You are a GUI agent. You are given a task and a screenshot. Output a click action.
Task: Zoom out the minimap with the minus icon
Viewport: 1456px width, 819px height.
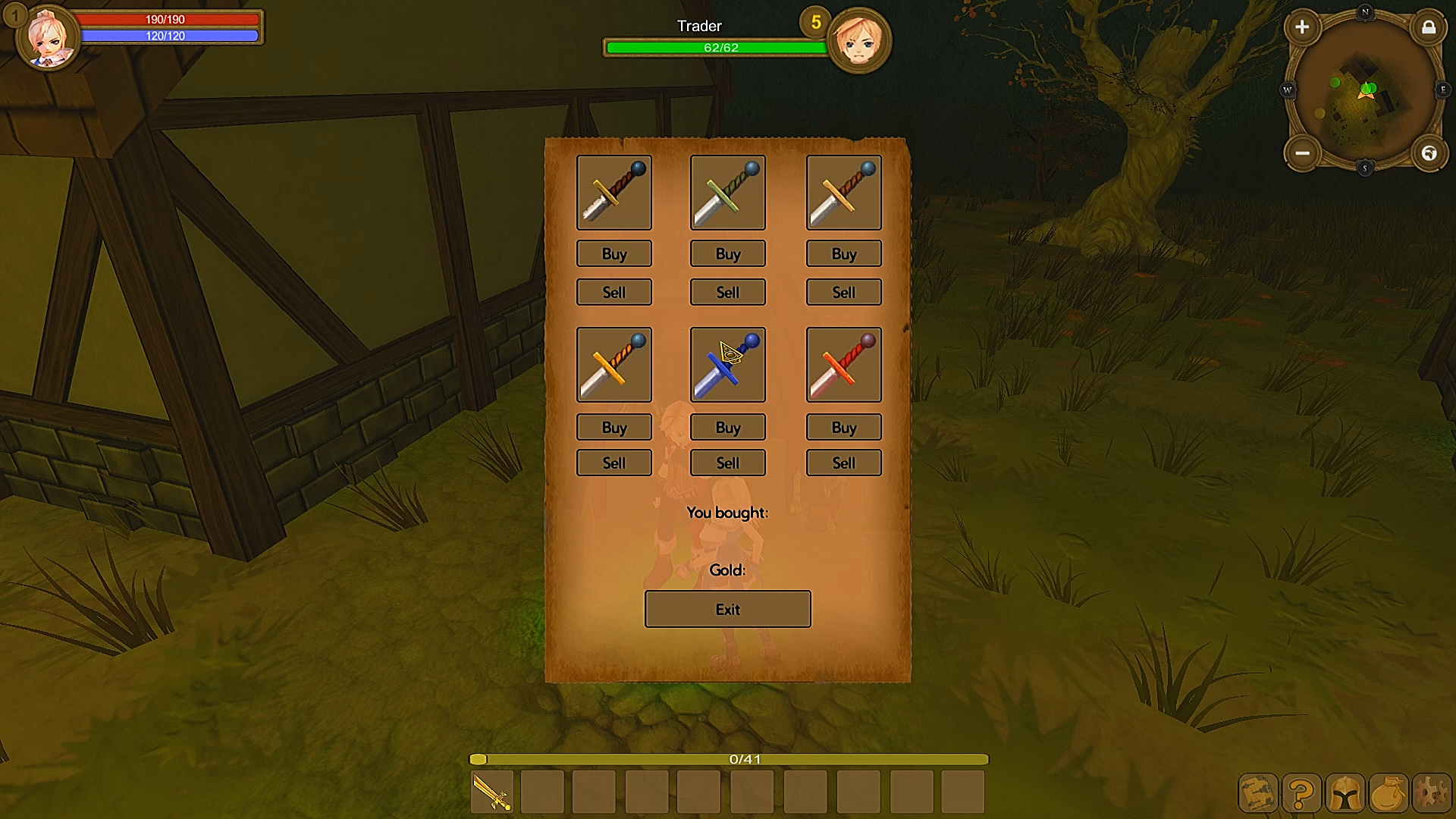coord(1302,154)
